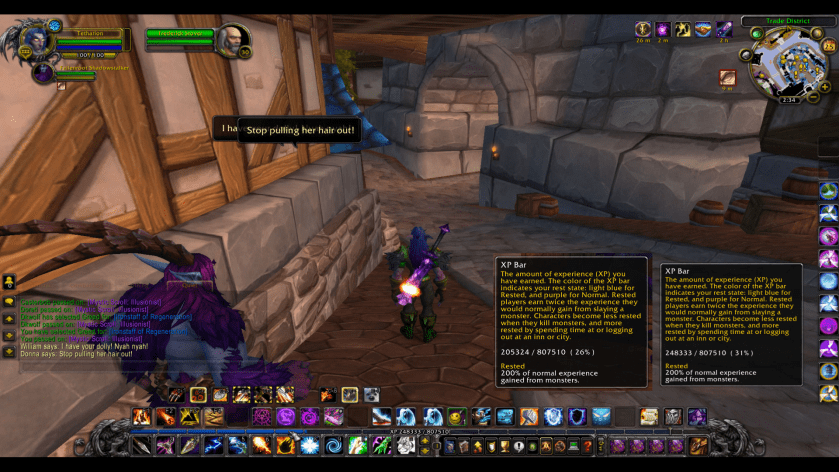Click the Fellgroot Shadowstalker pet portrait
The image size is (839, 472).
42,73
